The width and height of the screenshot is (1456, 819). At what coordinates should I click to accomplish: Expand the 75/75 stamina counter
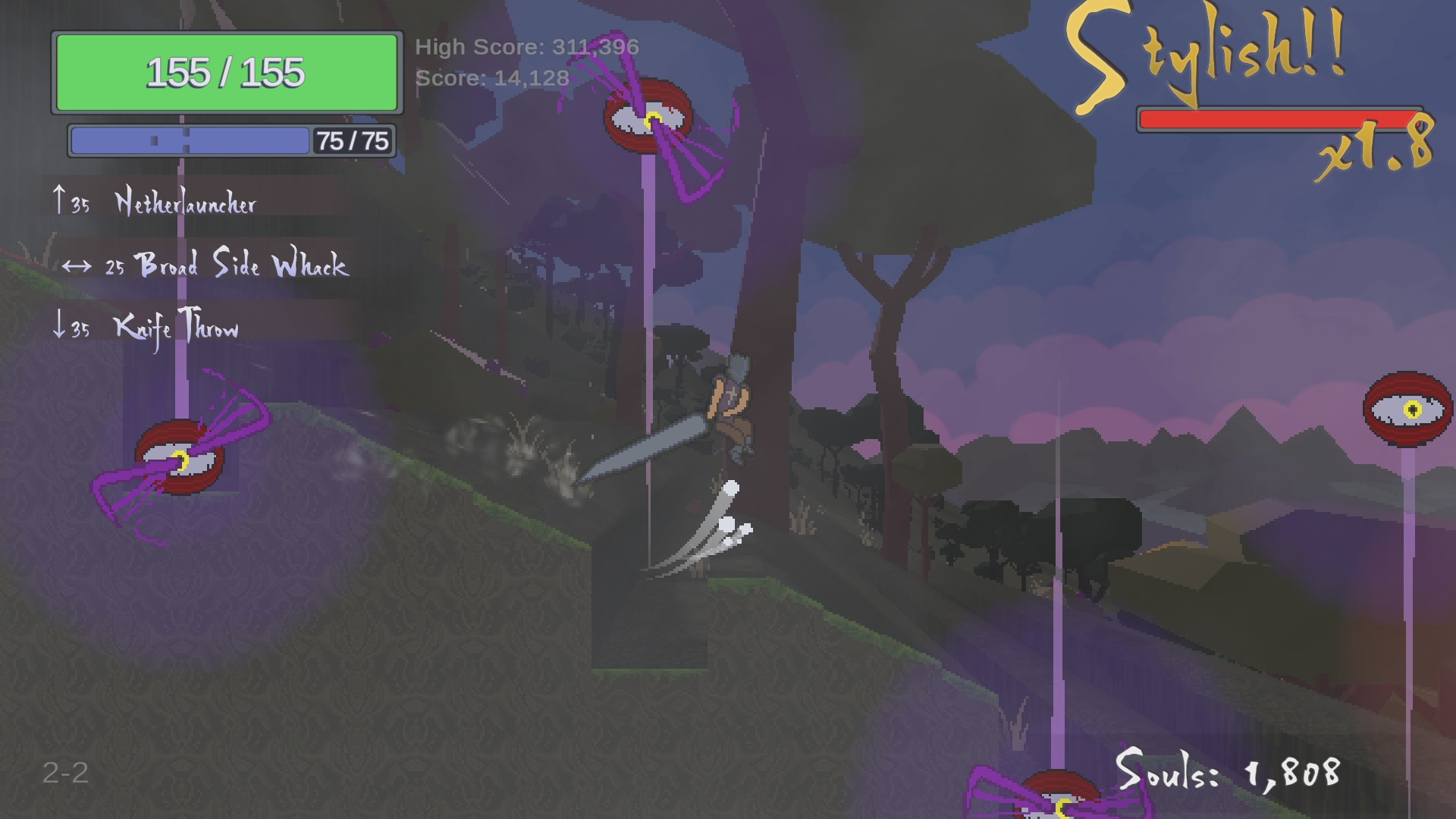[353, 140]
